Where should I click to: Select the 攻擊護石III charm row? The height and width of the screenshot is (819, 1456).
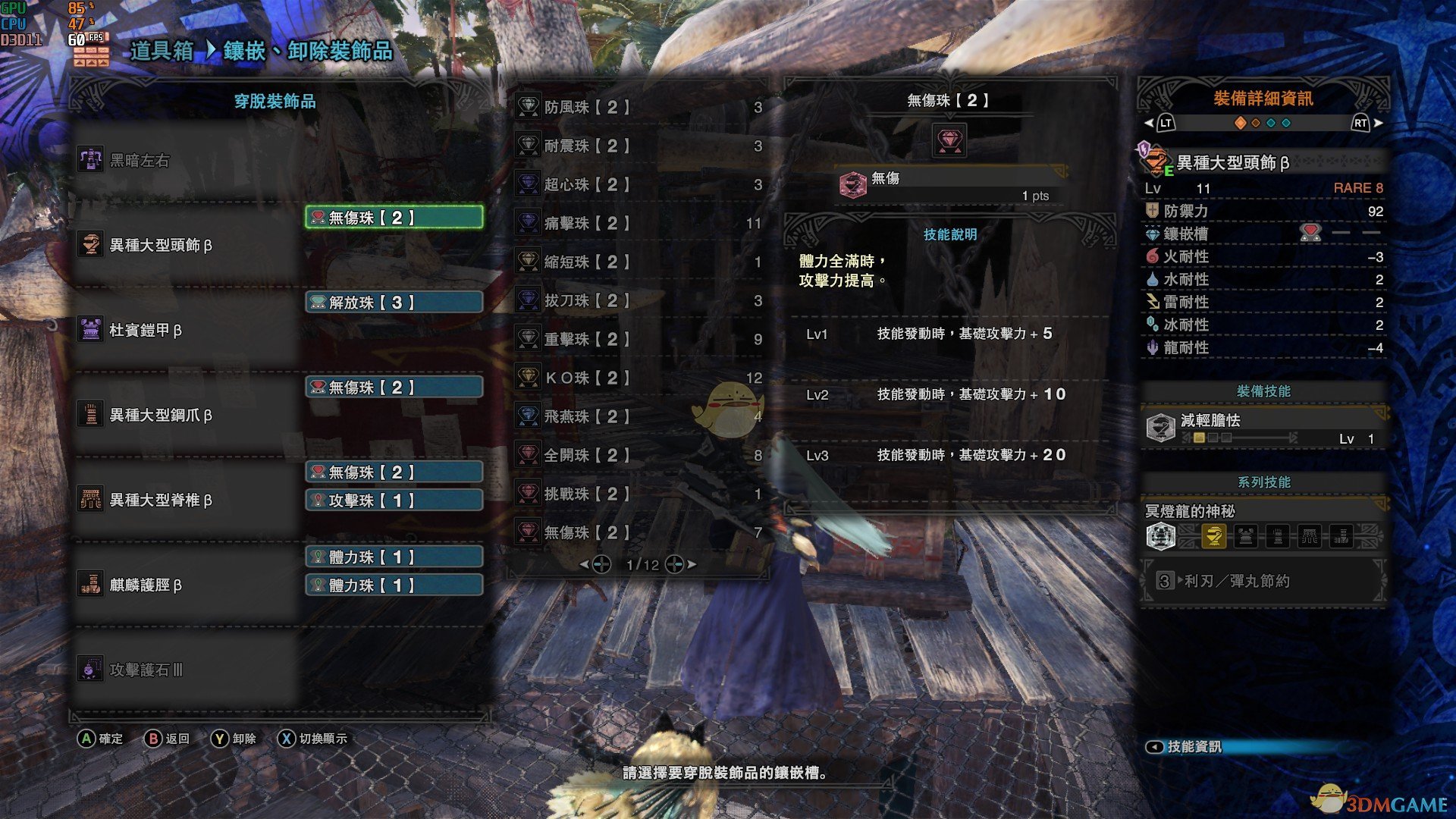[186, 670]
